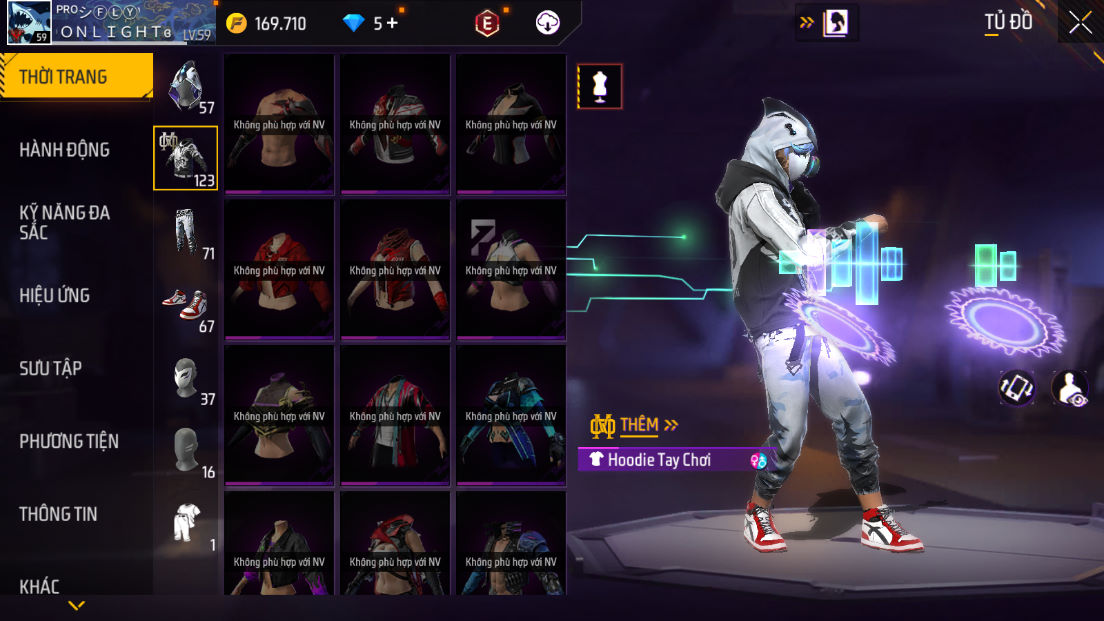The image size is (1104, 621).
Task: Open the Hiệu Ứng section
Action: 55,296
